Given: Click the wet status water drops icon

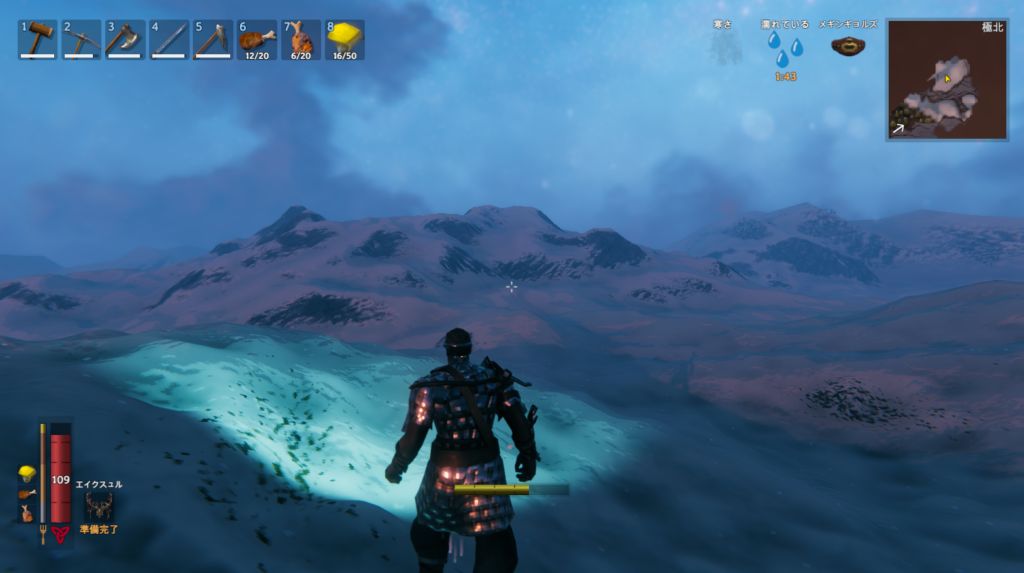Looking at the screenshot, I should tap(784, 49).
